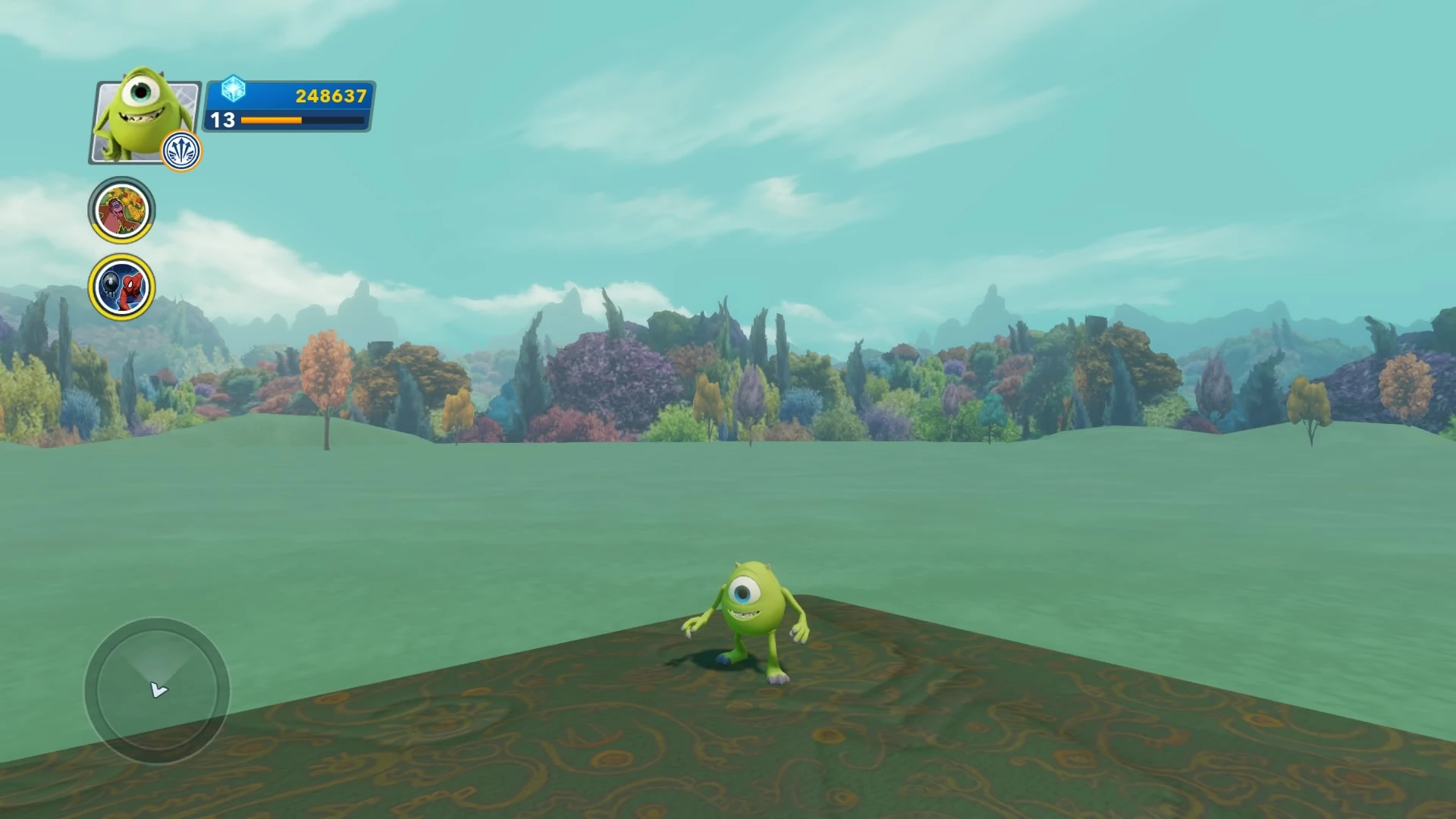Image resolution: width=1456 pixels, height=819 pixels.
Task: Click the orange XP progress bar
Action: pyautogui.click(x=271, y=120)
